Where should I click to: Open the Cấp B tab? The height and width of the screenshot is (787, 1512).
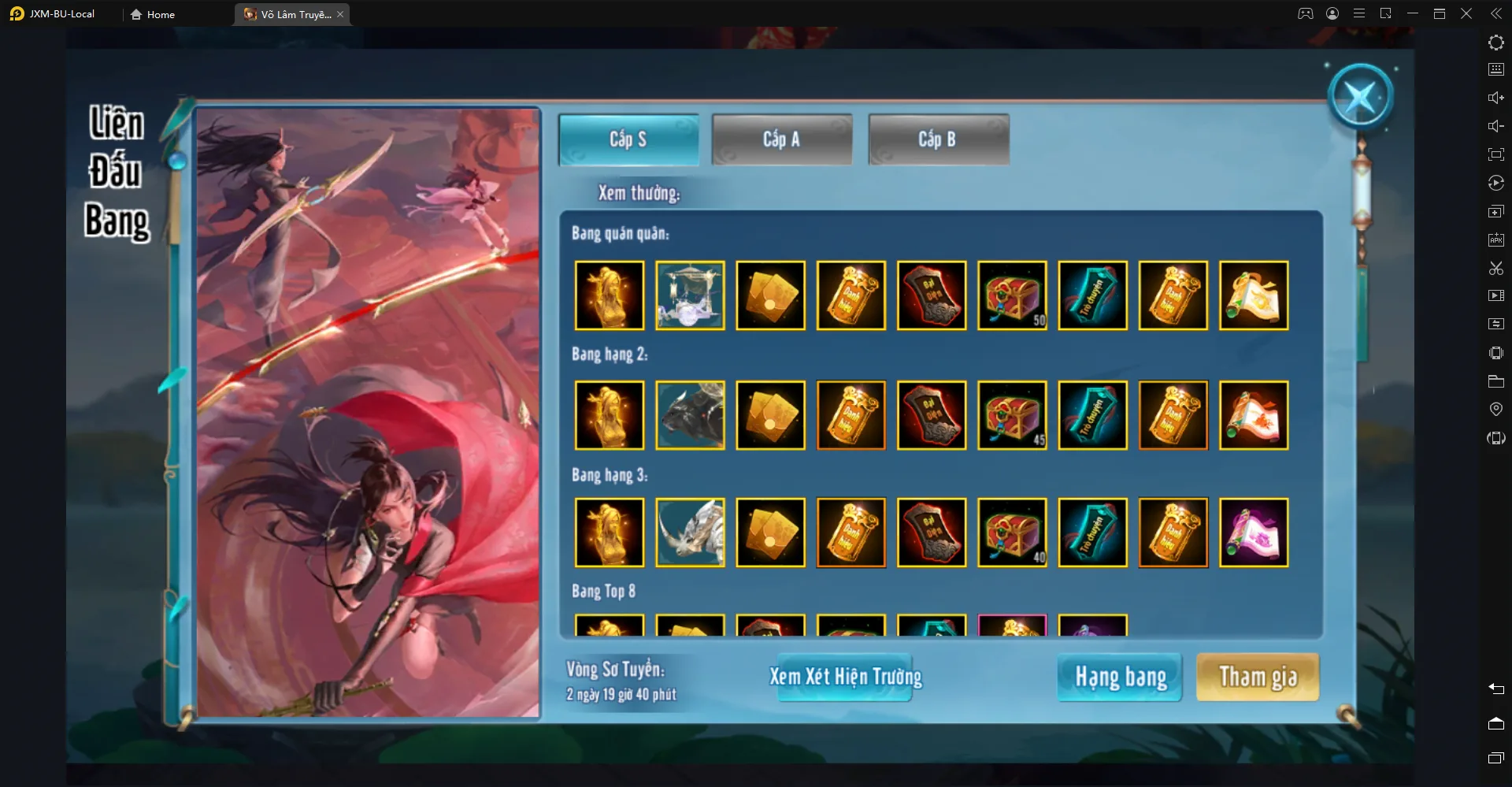938,139
